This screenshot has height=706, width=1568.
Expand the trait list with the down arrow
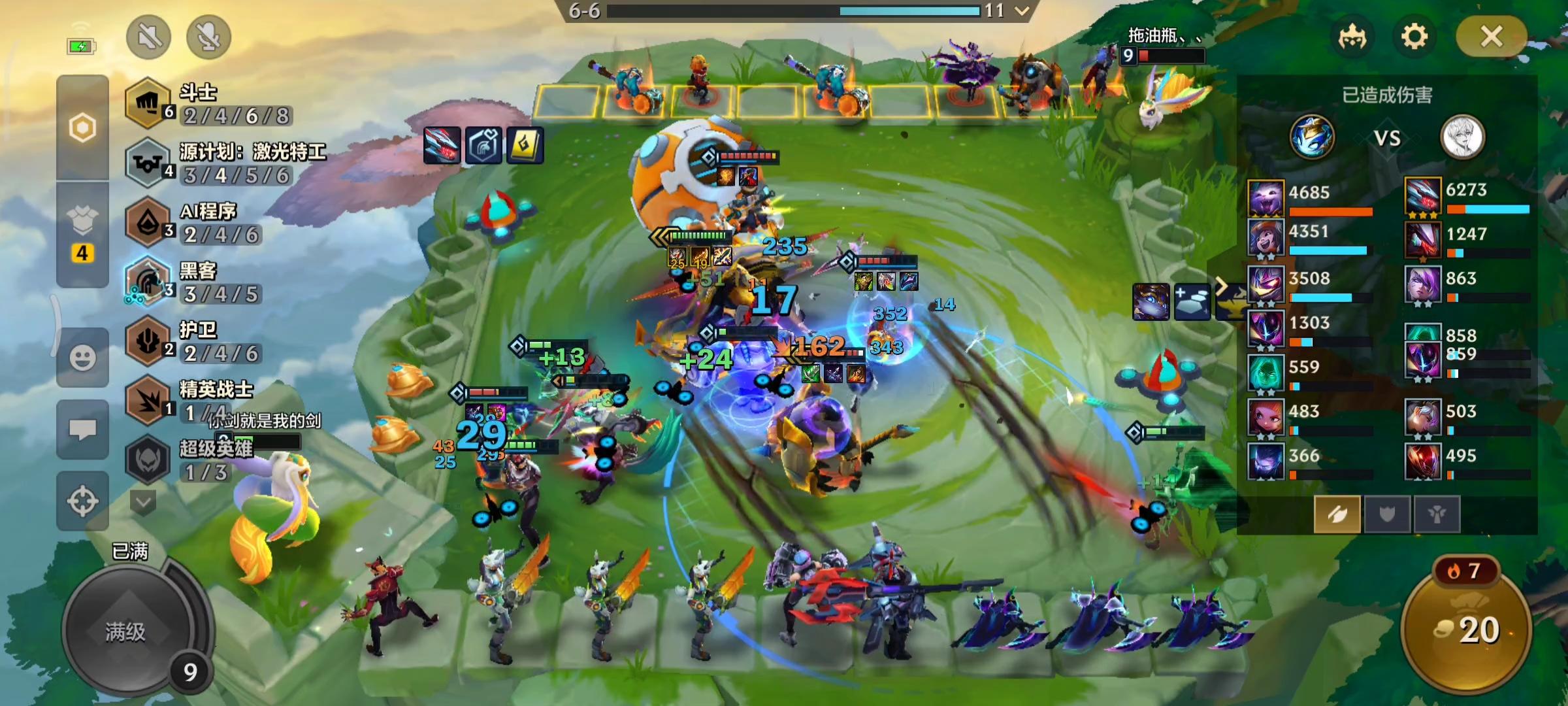(x=143, y=502)
